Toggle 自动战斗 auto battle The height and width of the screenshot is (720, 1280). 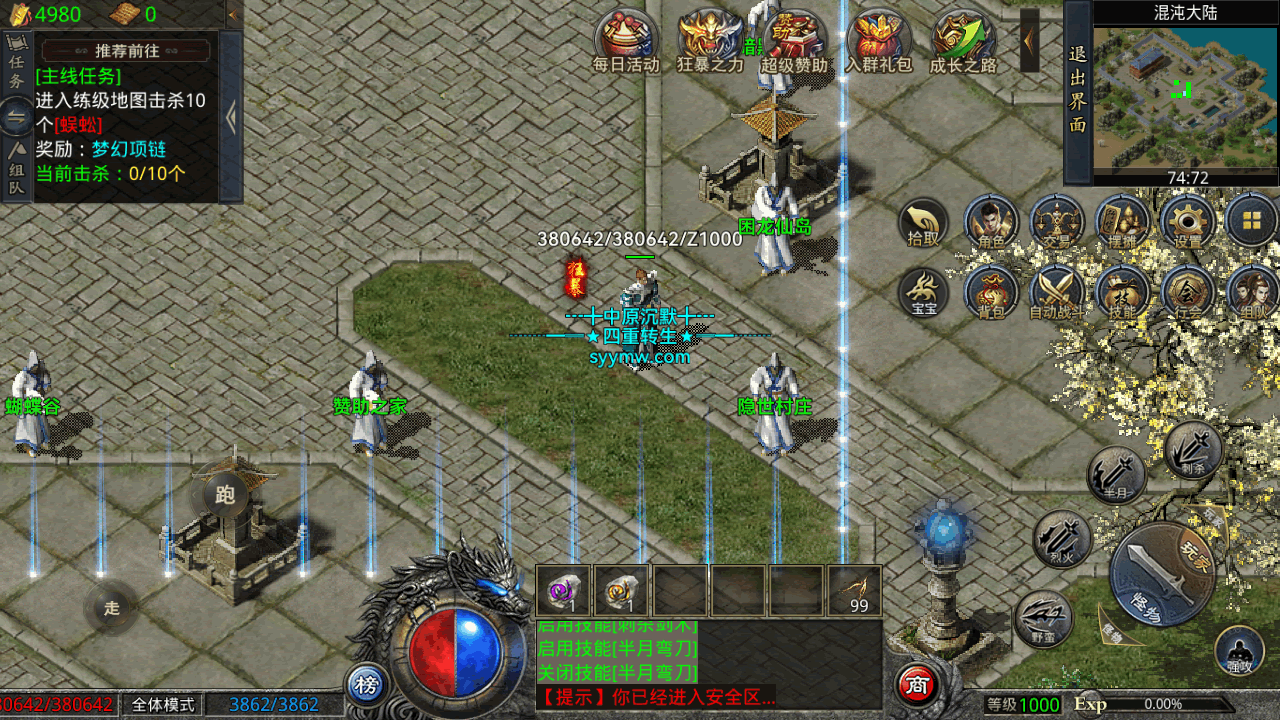tap(1057, 292)
